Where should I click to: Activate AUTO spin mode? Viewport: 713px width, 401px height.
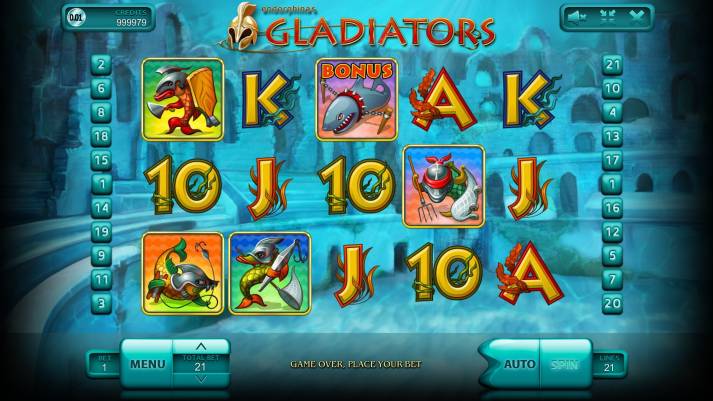[518, 364]
